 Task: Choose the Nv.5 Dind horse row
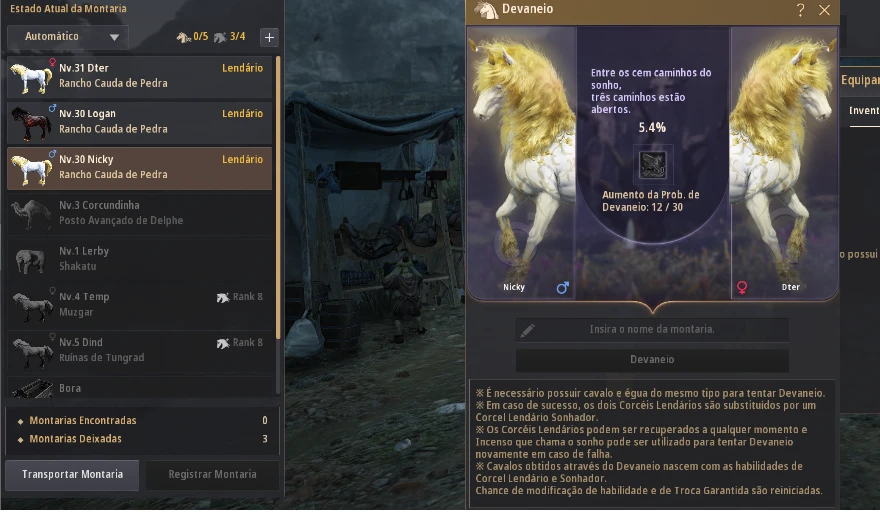pos(140,350)
